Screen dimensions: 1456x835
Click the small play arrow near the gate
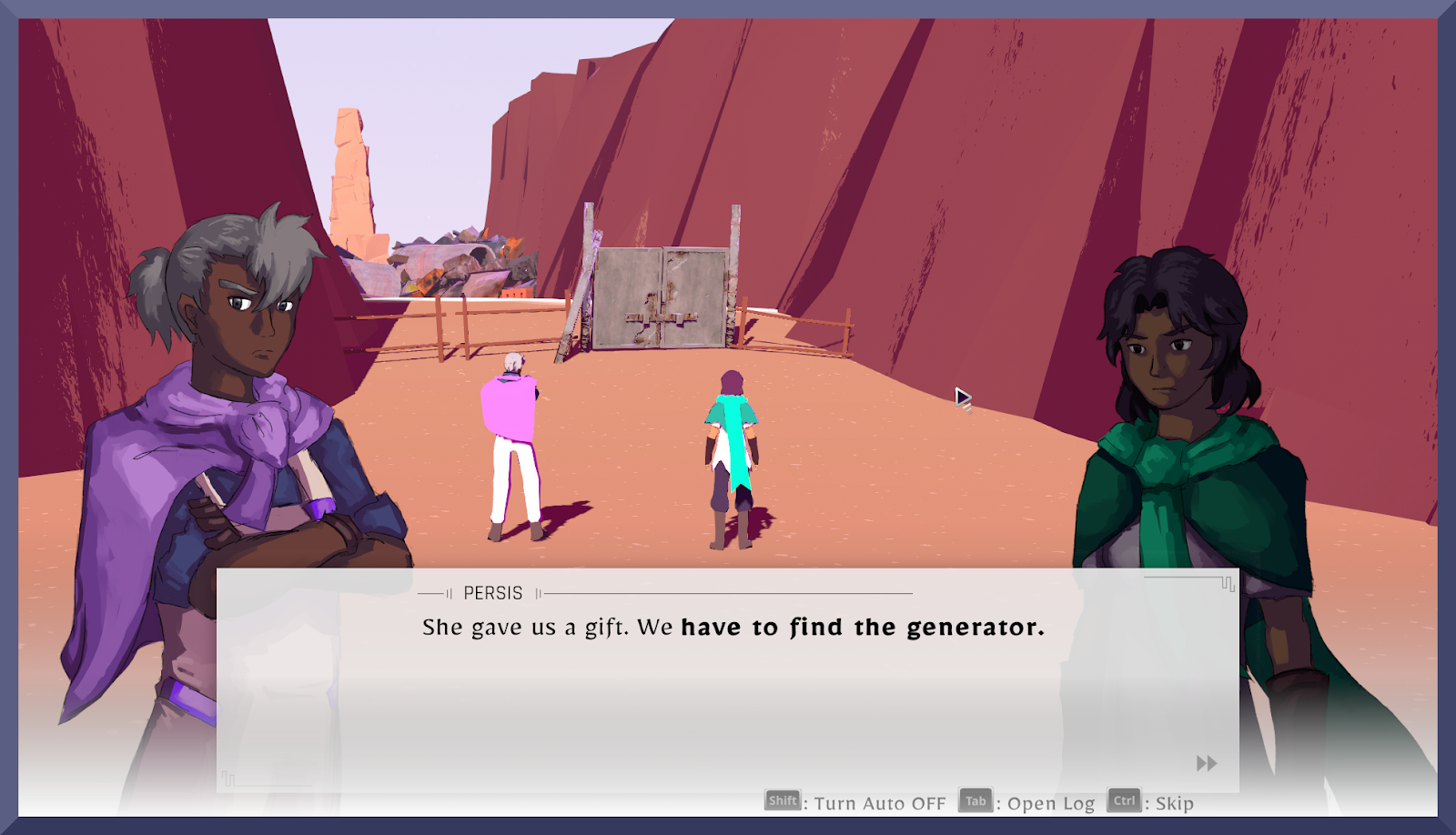(963, 398)
